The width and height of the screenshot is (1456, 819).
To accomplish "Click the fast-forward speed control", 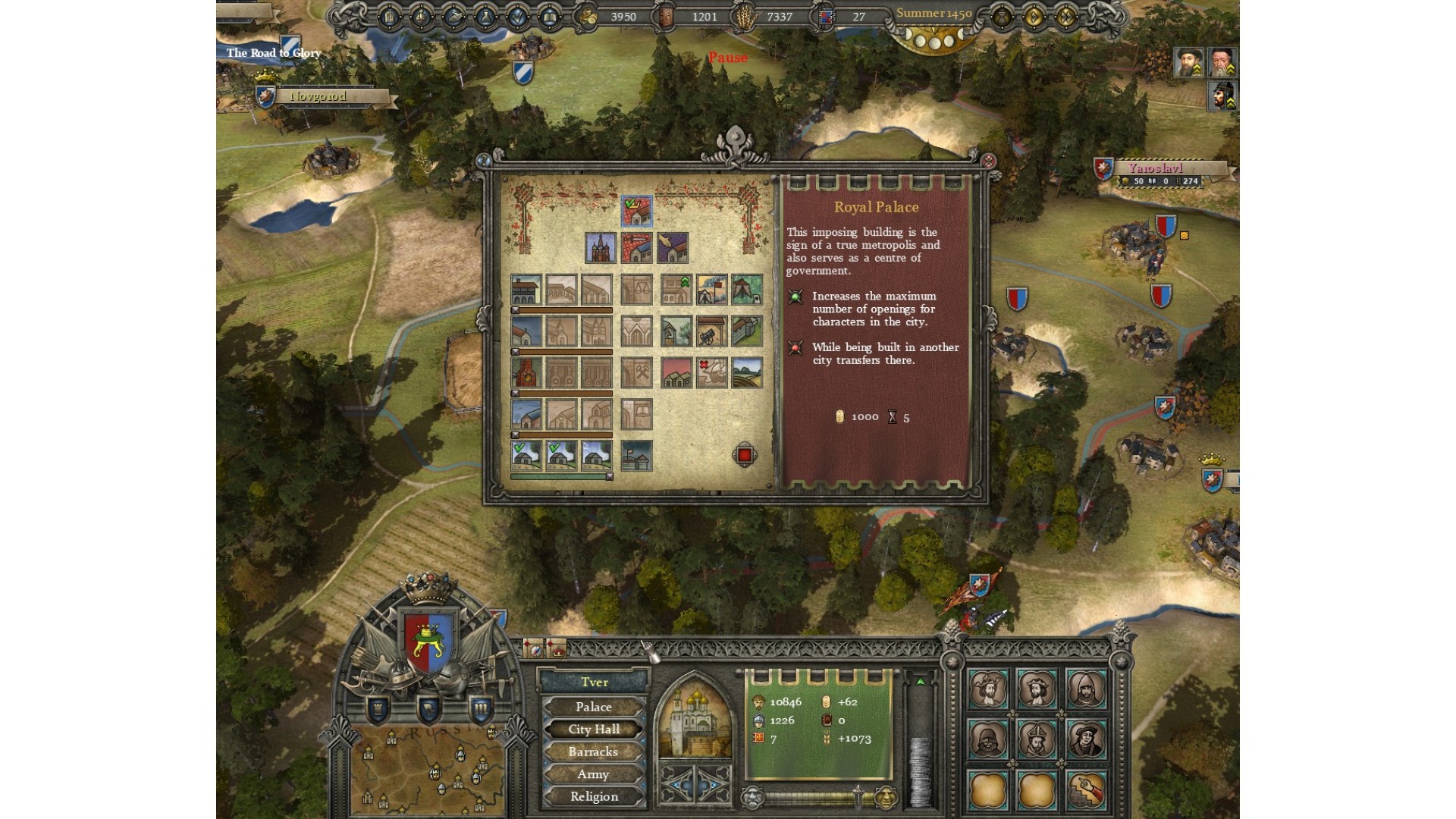I will tap(1066, 17).
